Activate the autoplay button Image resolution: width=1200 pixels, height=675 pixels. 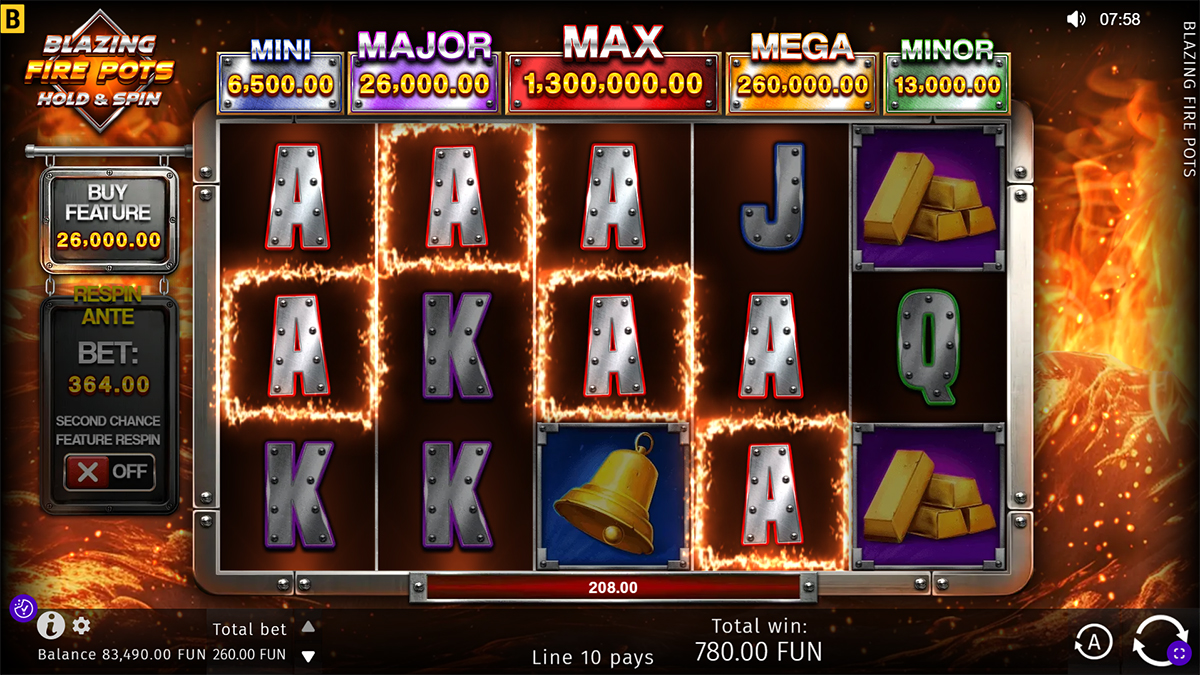[1093, 643]
